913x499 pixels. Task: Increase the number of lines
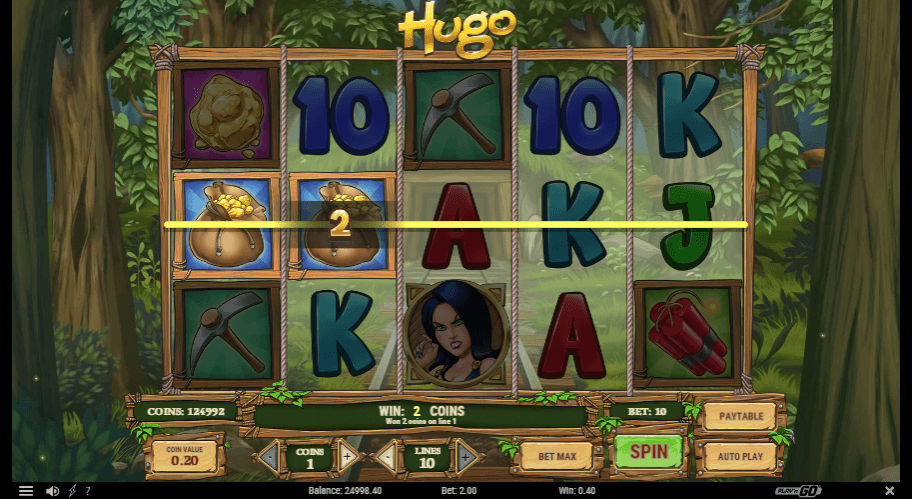464,458
